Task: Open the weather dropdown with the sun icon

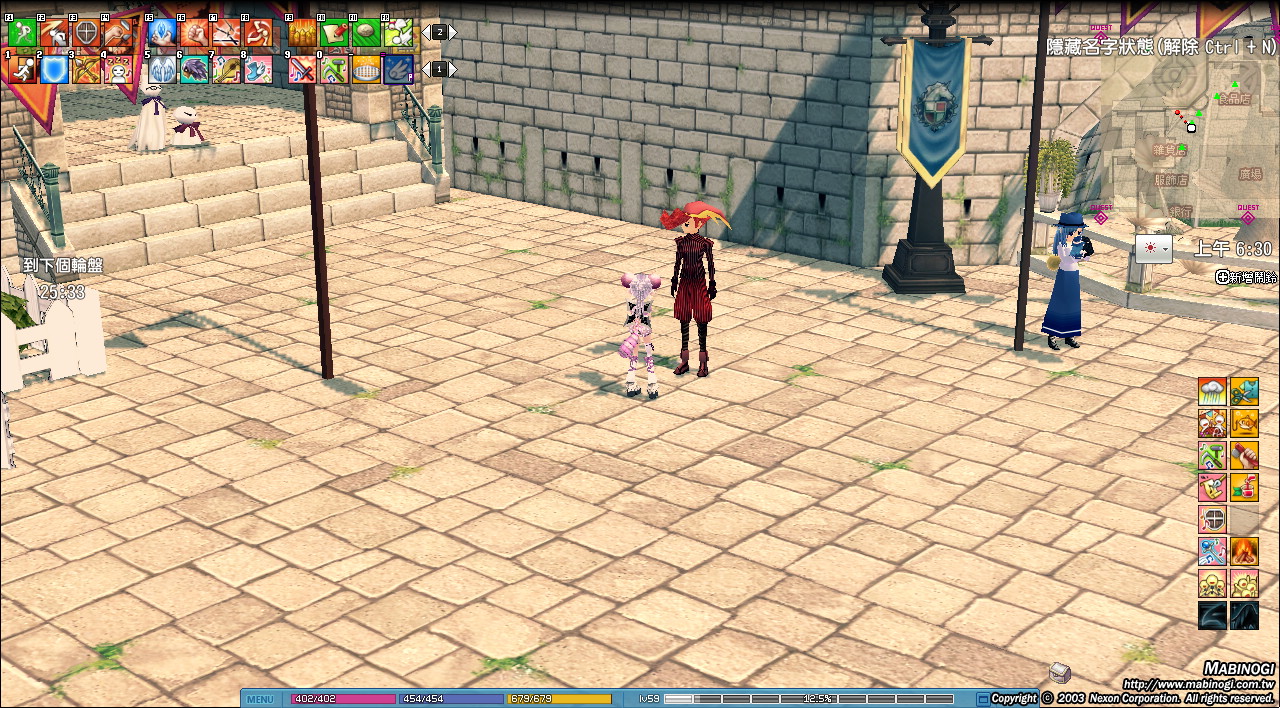Action: [x=1153, y=248]
